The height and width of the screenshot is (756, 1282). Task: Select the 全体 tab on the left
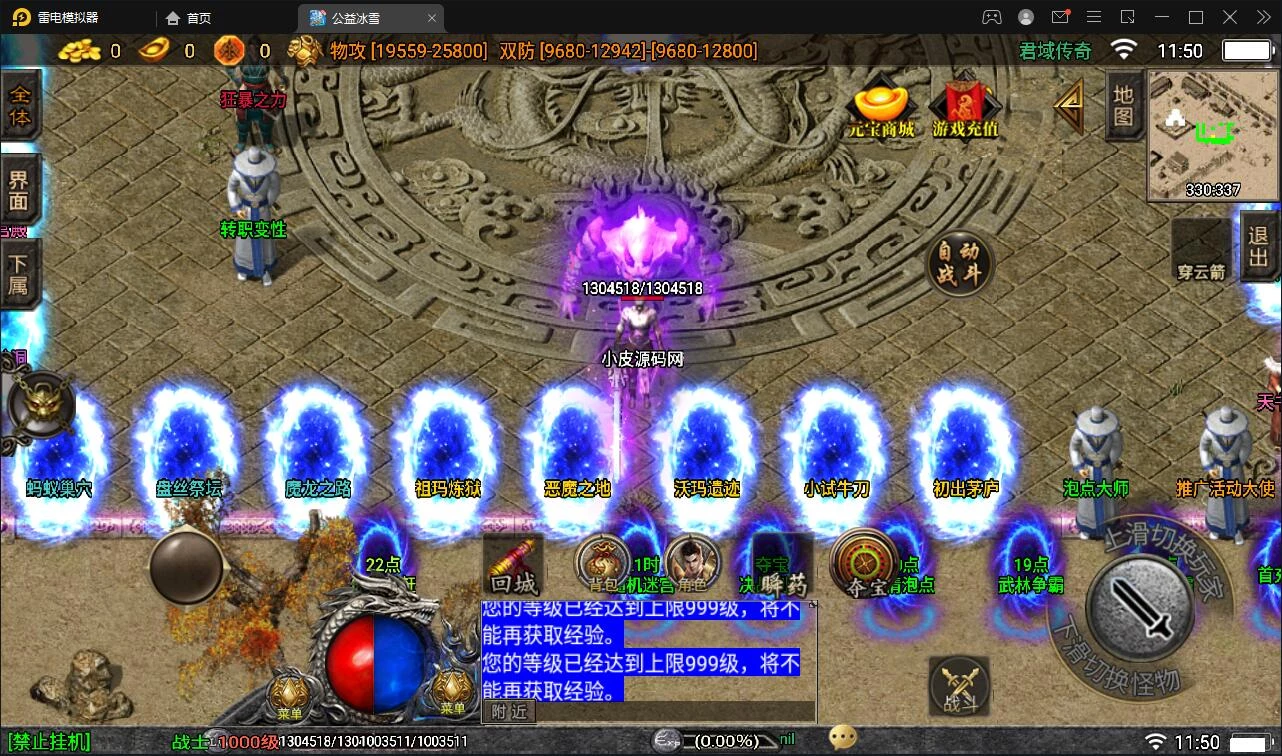[x=19, y=106]
